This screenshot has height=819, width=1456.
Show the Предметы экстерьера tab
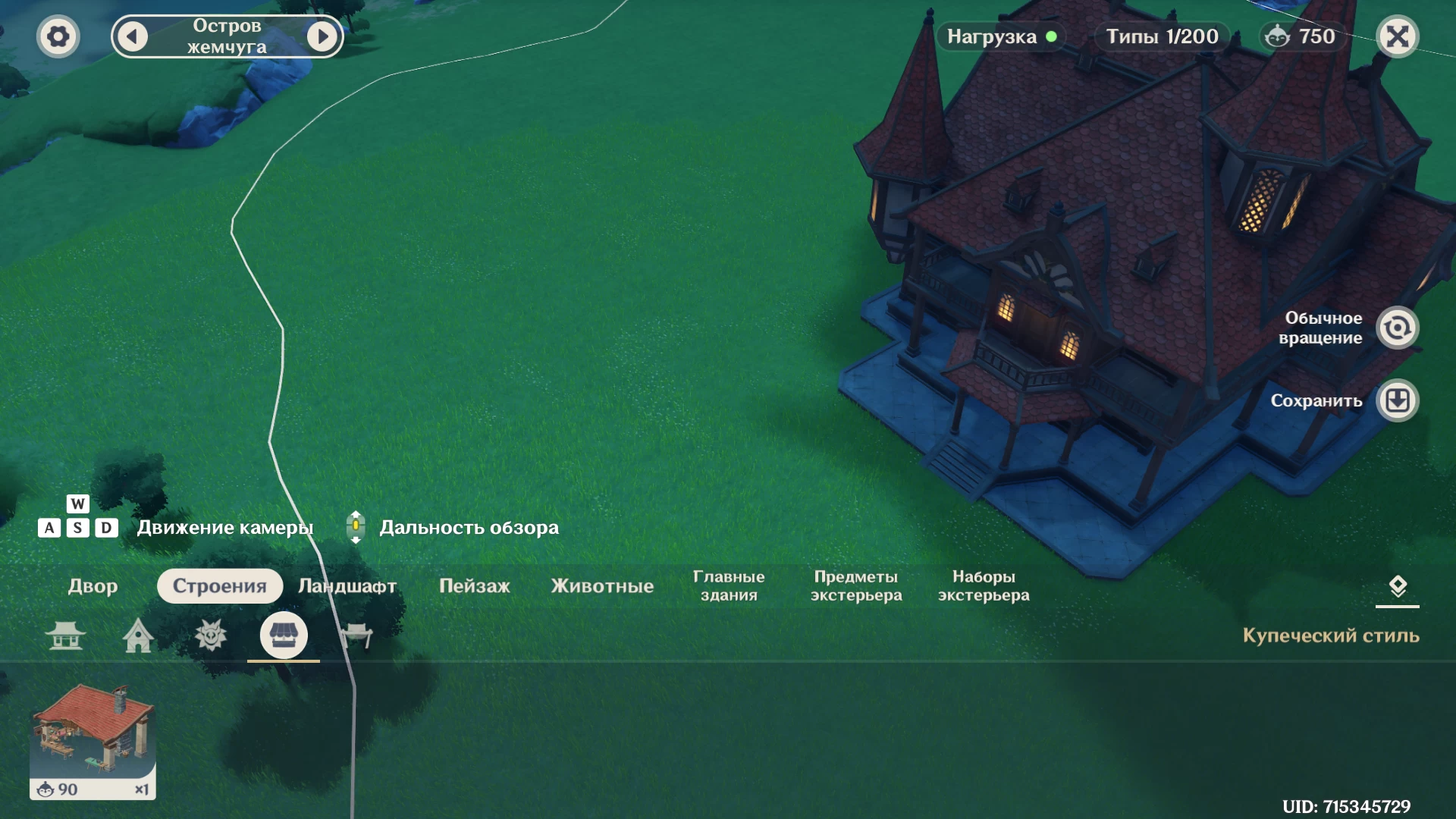pos(856,586)
